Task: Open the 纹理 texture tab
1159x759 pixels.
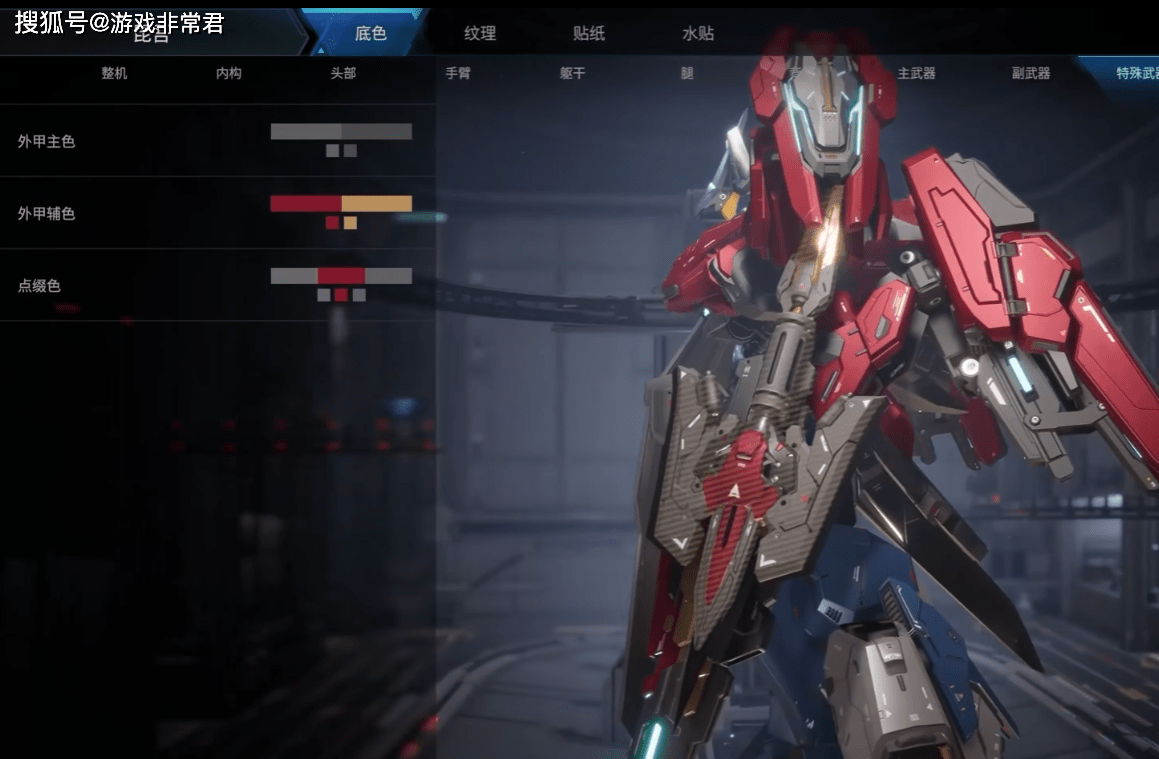Action: pos(480,33)
